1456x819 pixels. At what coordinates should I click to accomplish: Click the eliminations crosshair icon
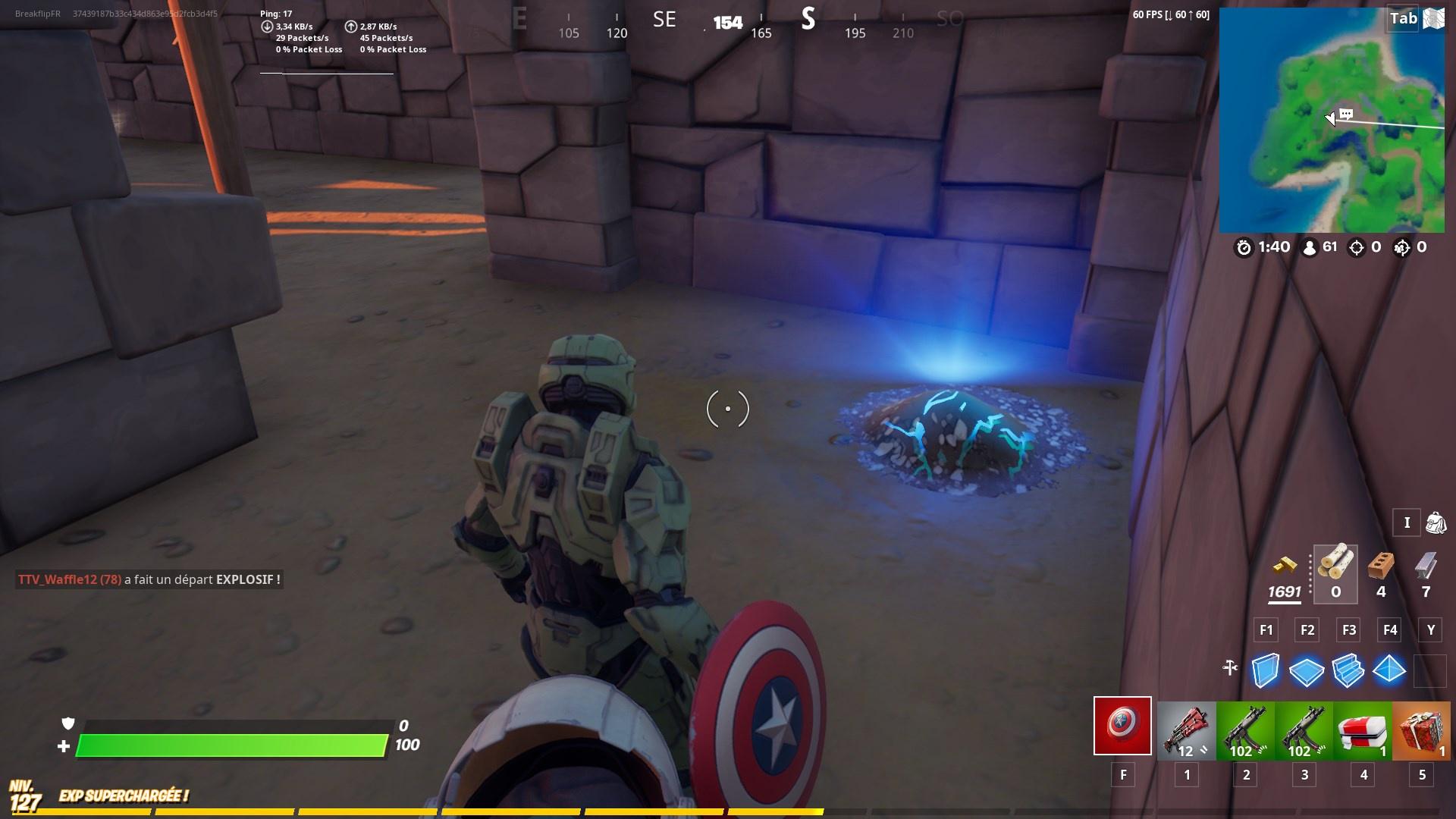click(1356, 246)
